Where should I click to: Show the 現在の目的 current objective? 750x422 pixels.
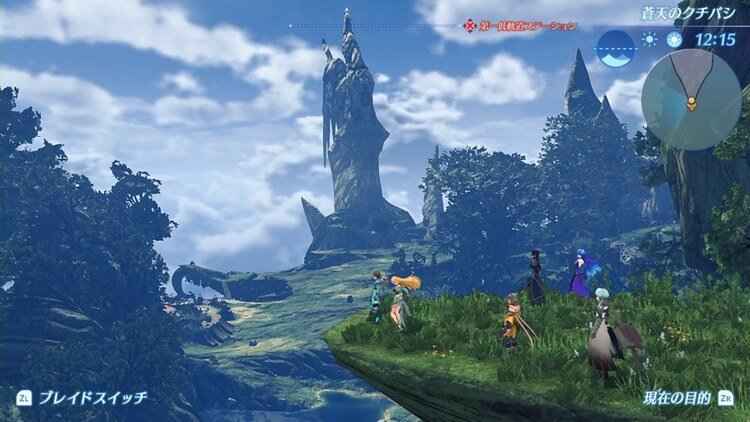[x=678, y=397]
